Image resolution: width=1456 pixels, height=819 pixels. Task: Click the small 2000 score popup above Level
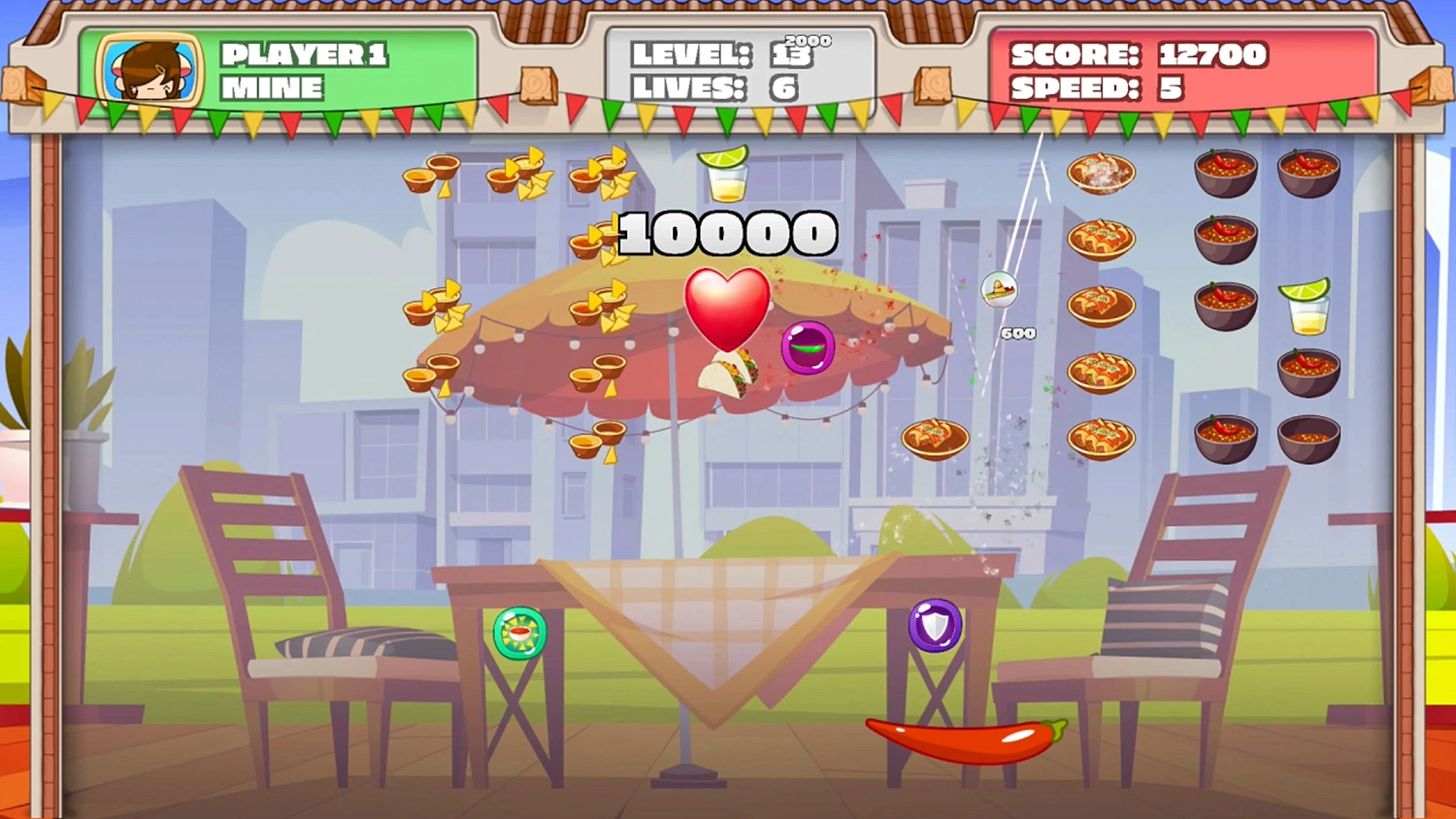pyautogui.click(x=810, y=40)
